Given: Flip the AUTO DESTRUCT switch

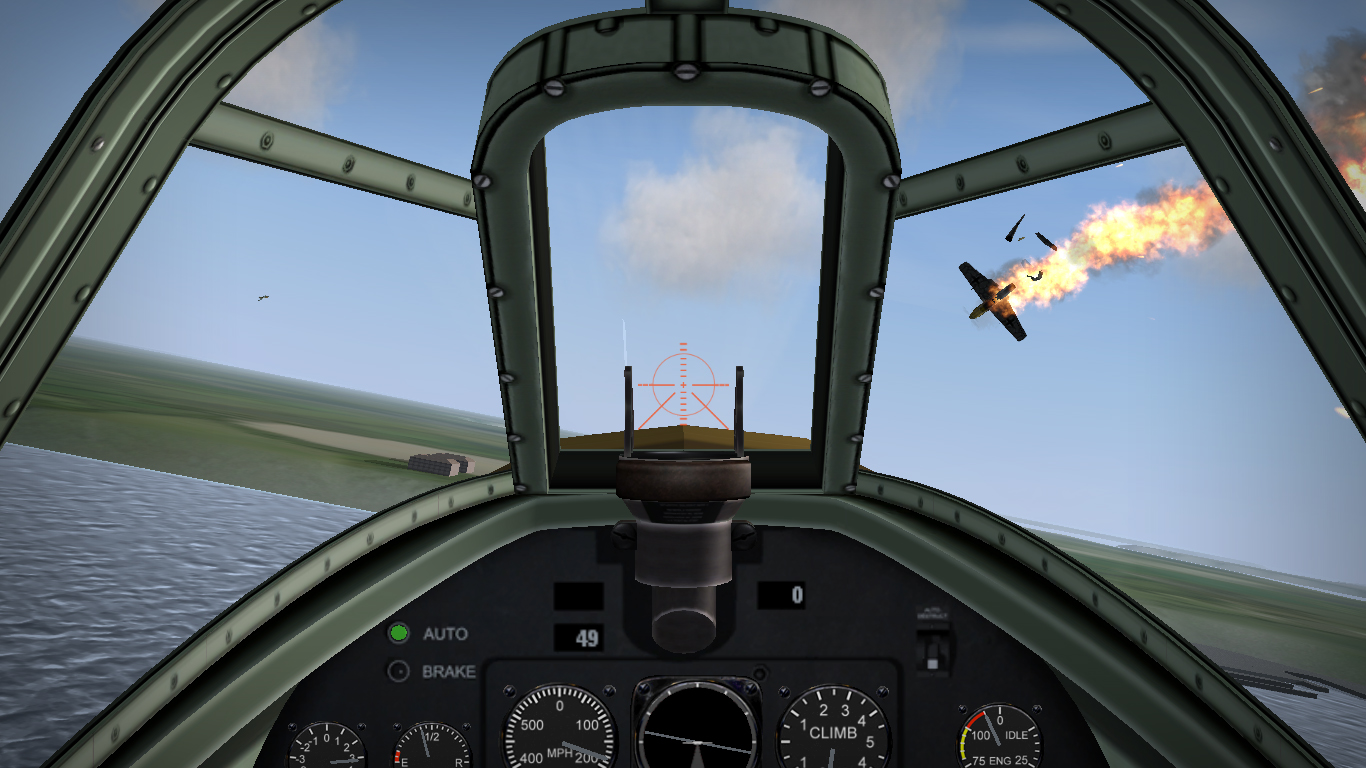Looking at the screenshot, I should pyautogui.click(x=934, y=655).
